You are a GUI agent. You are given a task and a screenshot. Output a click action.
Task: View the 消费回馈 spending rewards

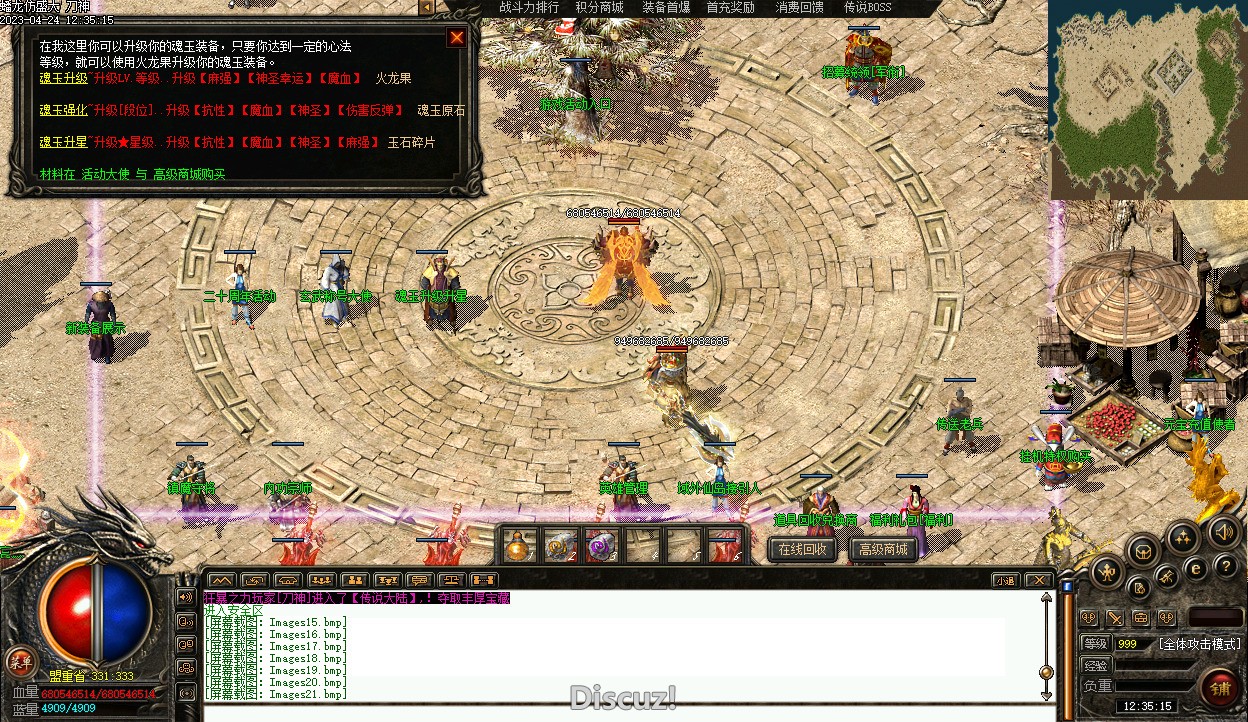pyautogui.click(x=799, y=8)
